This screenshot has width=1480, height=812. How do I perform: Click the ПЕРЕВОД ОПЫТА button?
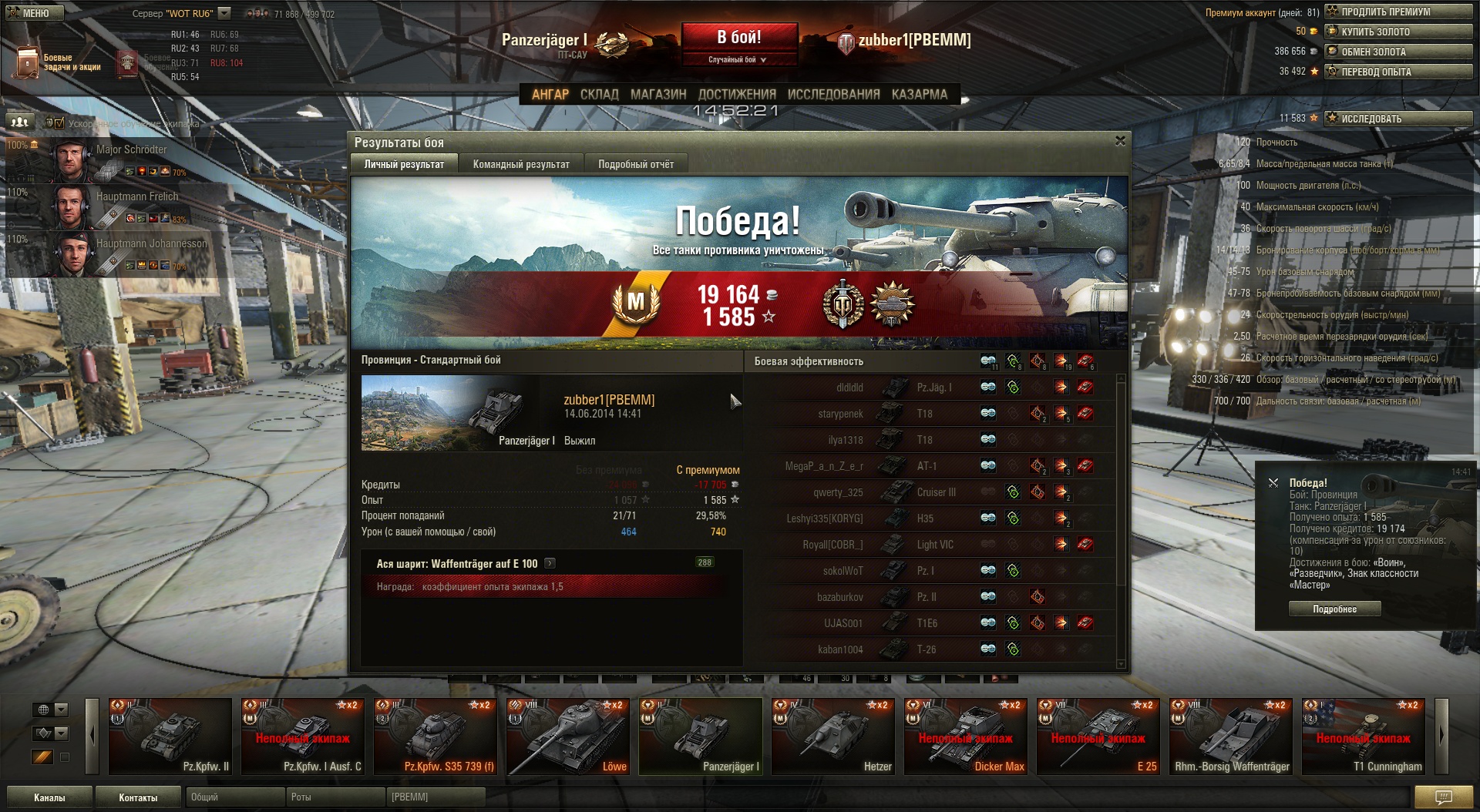click(1398, 72)
